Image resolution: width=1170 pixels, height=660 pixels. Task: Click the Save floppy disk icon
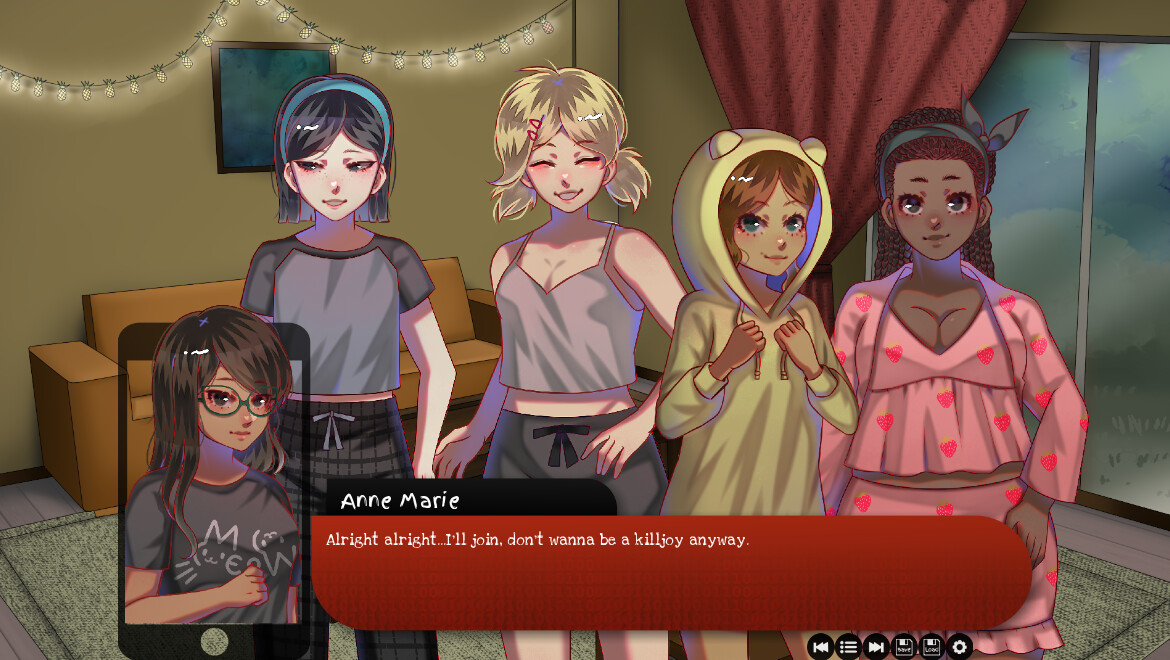pyautogui.click(x=904, y=647)
